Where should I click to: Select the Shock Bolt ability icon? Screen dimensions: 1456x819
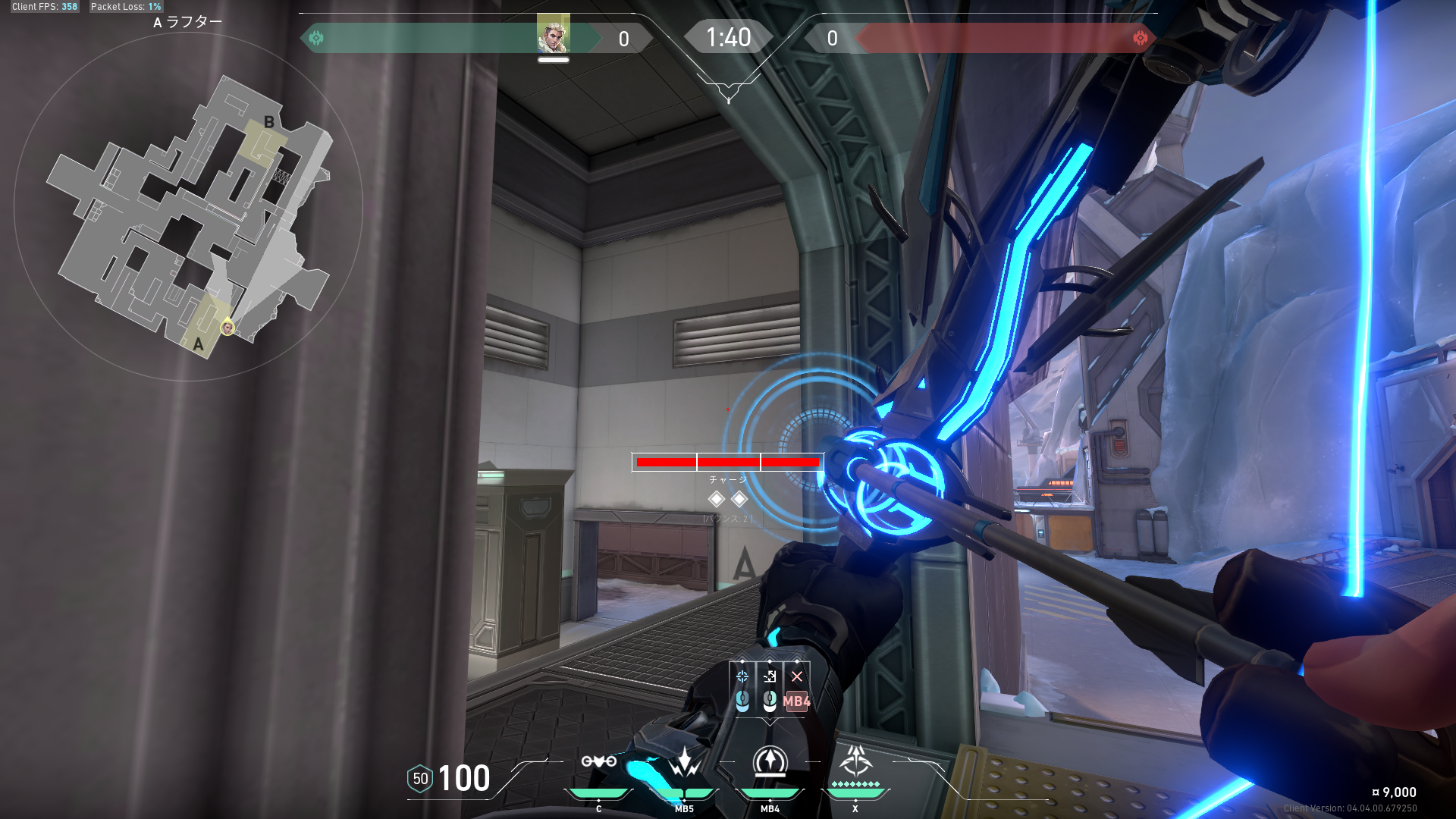(x=684, y=761)
